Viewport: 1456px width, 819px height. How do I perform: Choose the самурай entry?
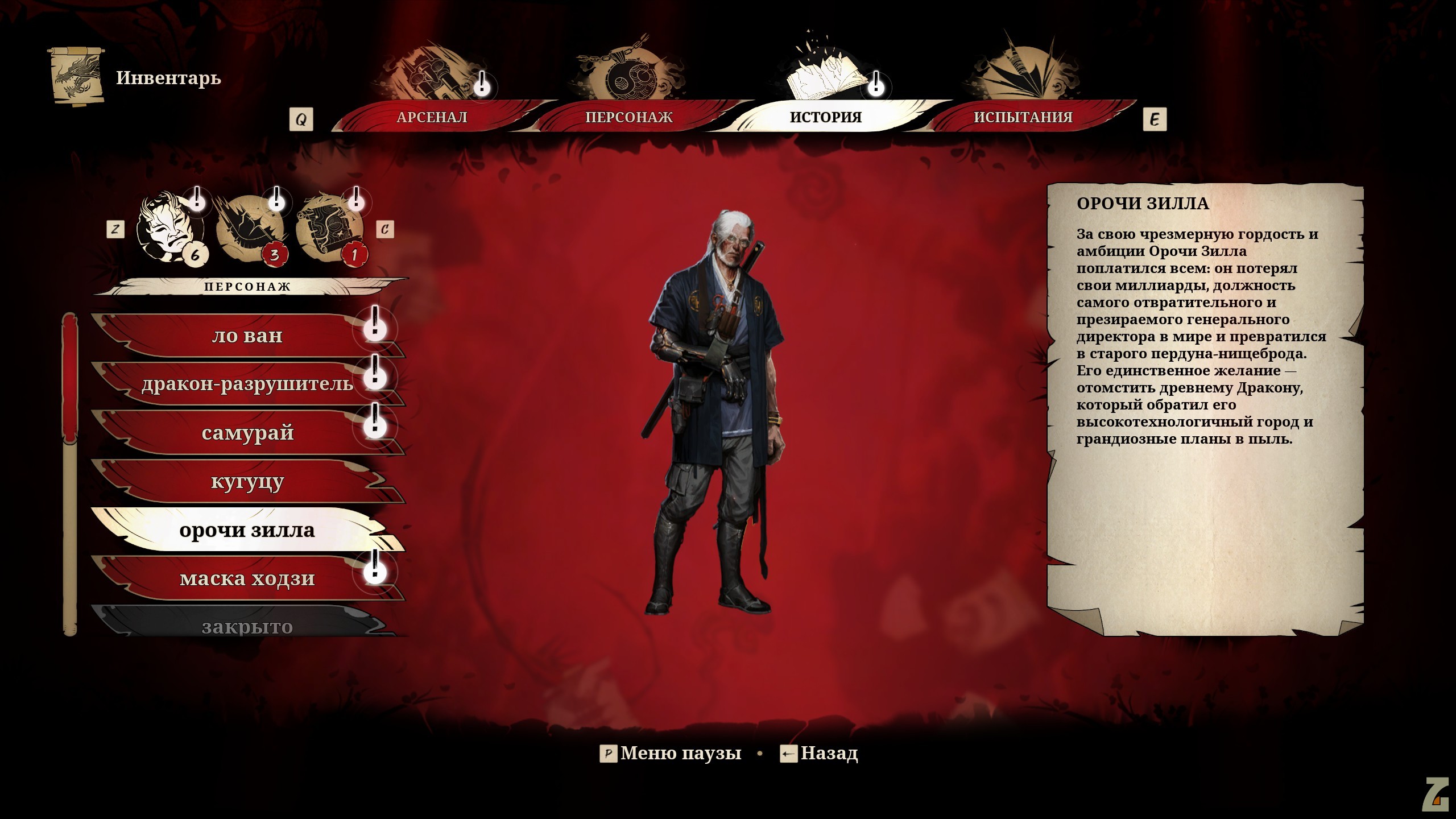point(247,433)
